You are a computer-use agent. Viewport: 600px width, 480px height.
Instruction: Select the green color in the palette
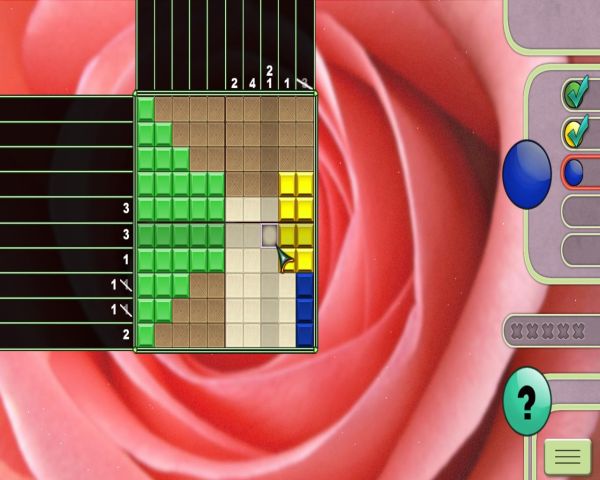click(x=576, y=93)
